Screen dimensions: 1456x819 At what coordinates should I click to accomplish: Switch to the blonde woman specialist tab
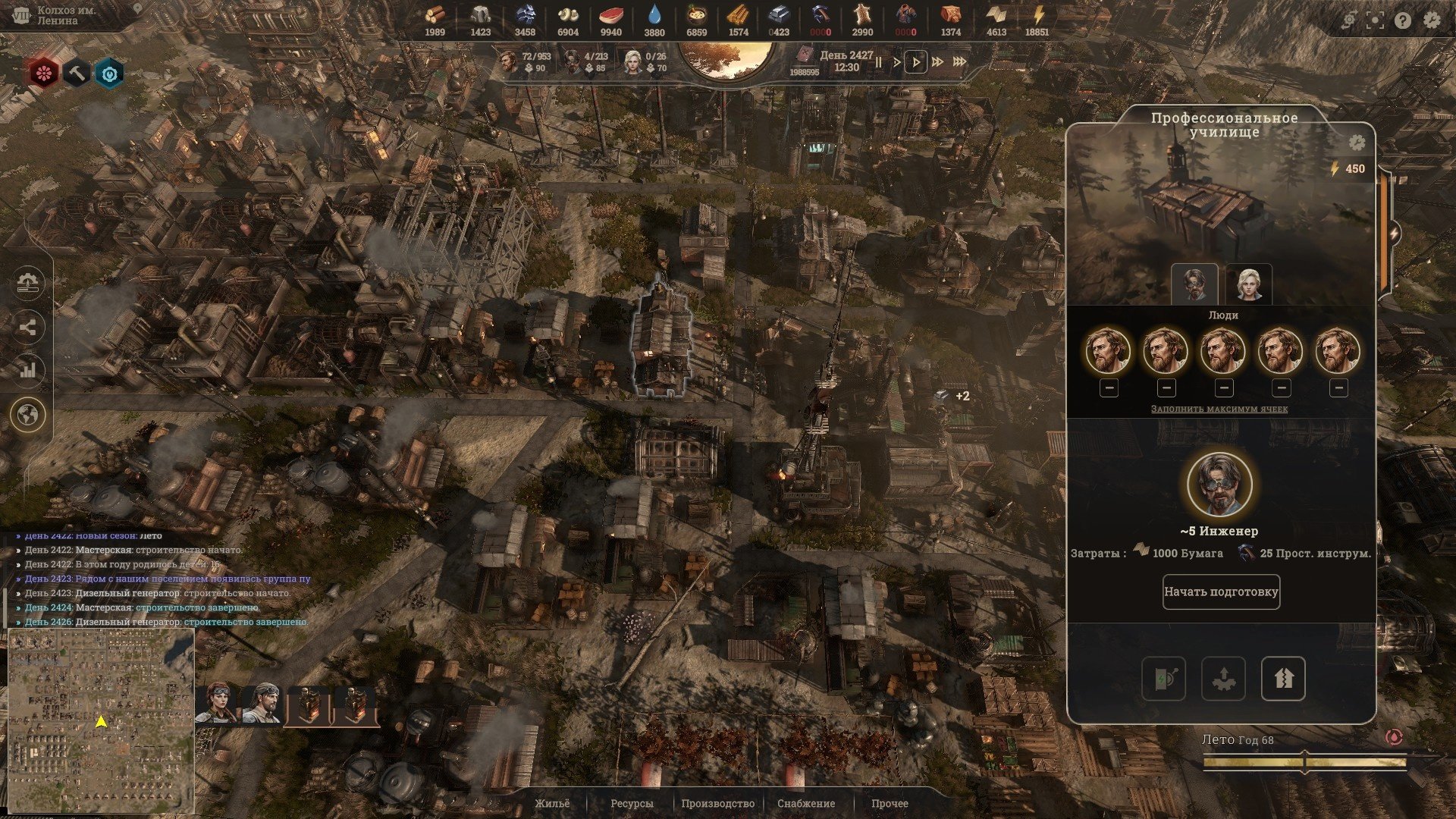pos(1248,284)
